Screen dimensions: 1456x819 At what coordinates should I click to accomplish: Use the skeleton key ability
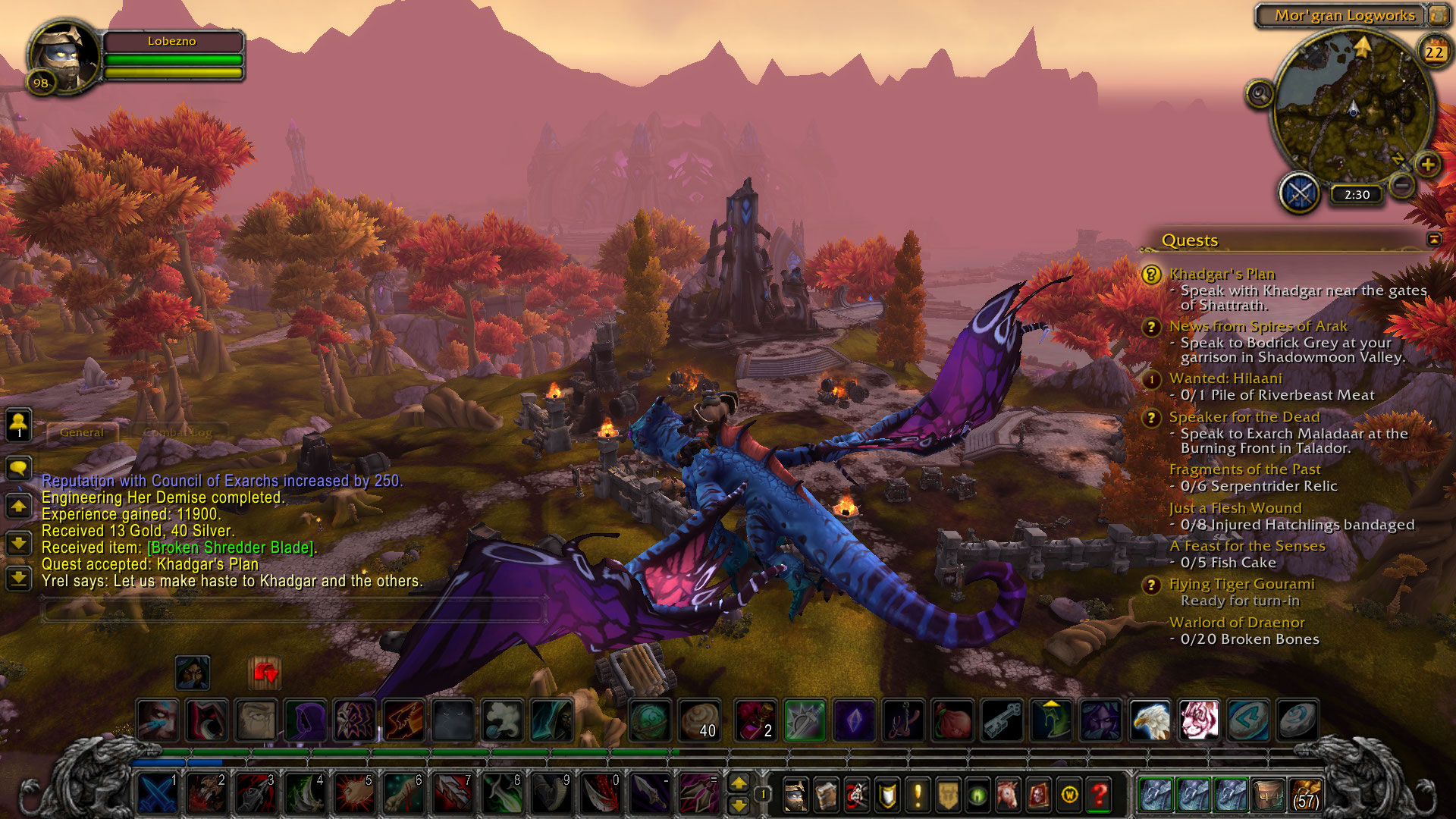1003,720
